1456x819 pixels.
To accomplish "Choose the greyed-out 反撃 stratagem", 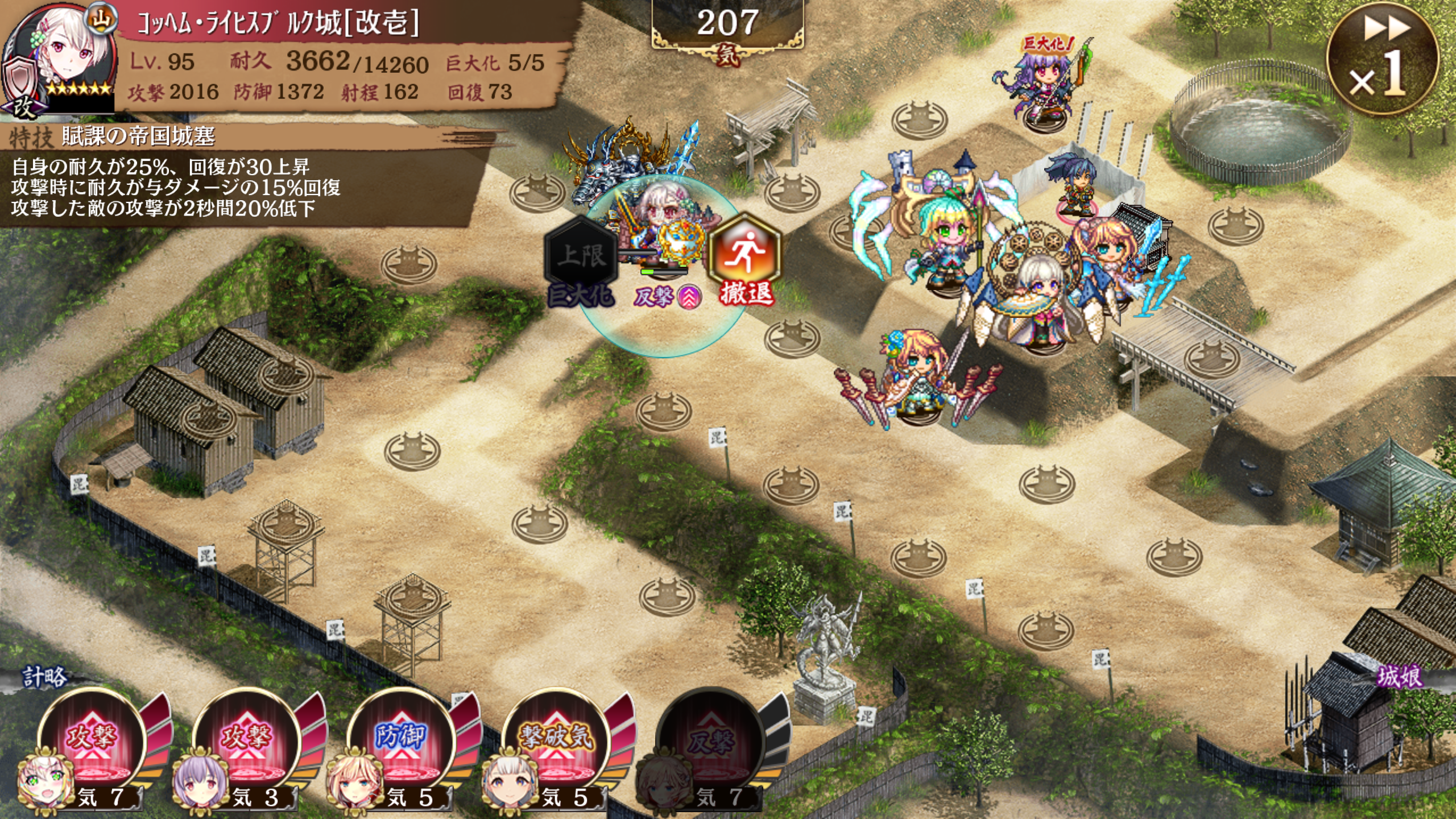I will [x=710, y=742].
